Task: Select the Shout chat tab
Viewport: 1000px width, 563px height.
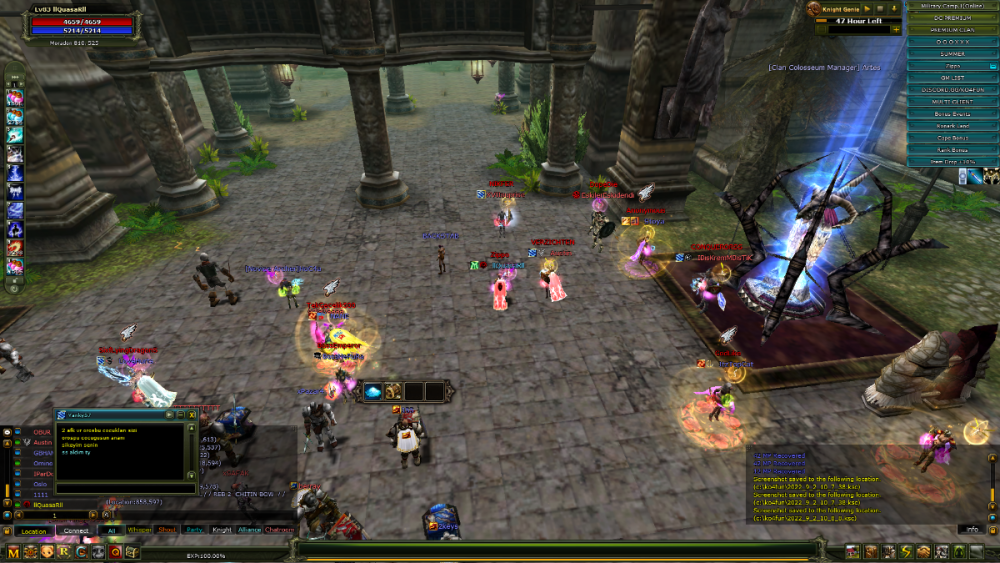Action: (x=168, y=530)
